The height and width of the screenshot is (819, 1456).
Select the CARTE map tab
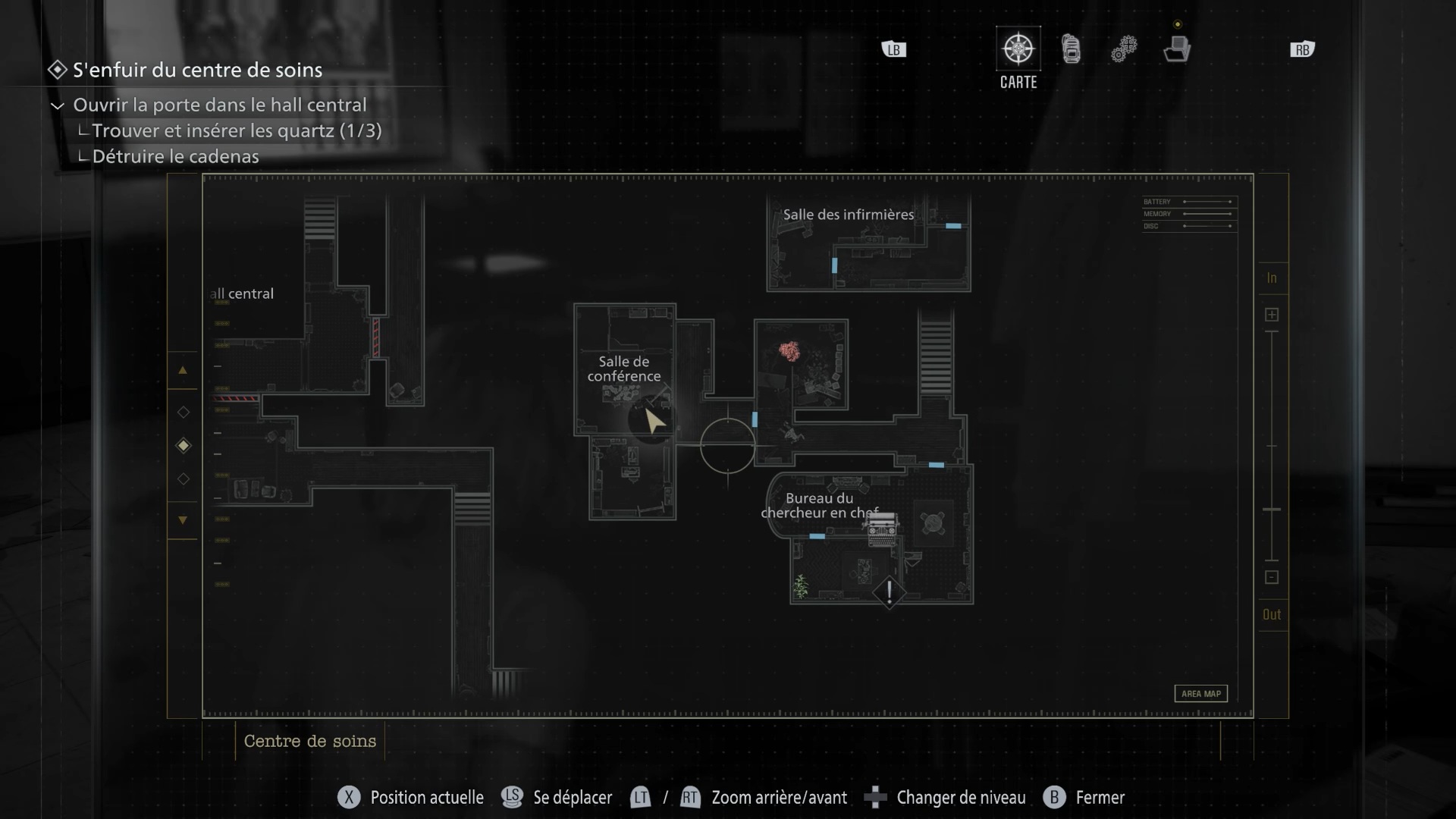click(x=1018, y=50)
